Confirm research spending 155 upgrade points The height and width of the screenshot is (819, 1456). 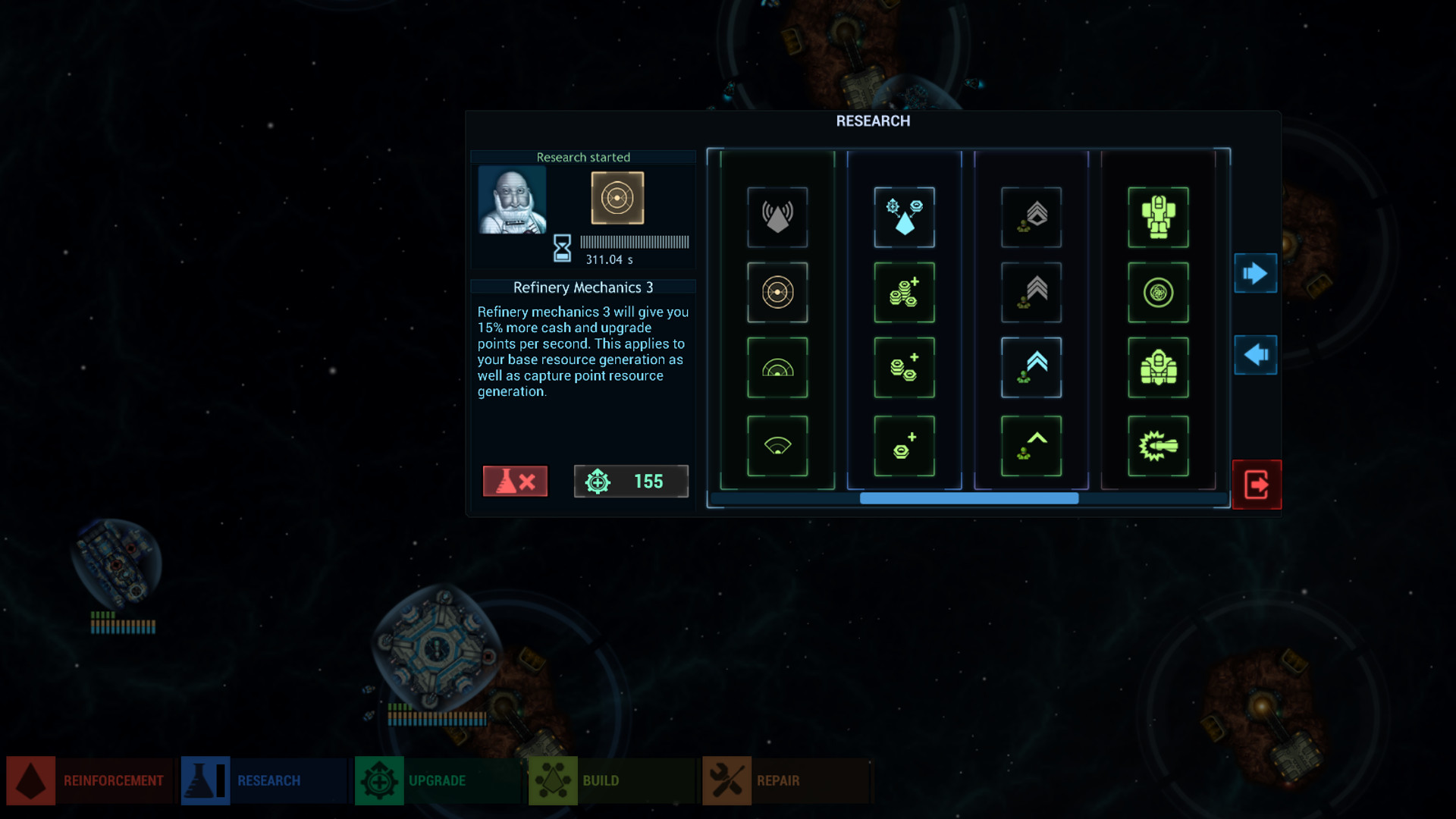point(631,481)
